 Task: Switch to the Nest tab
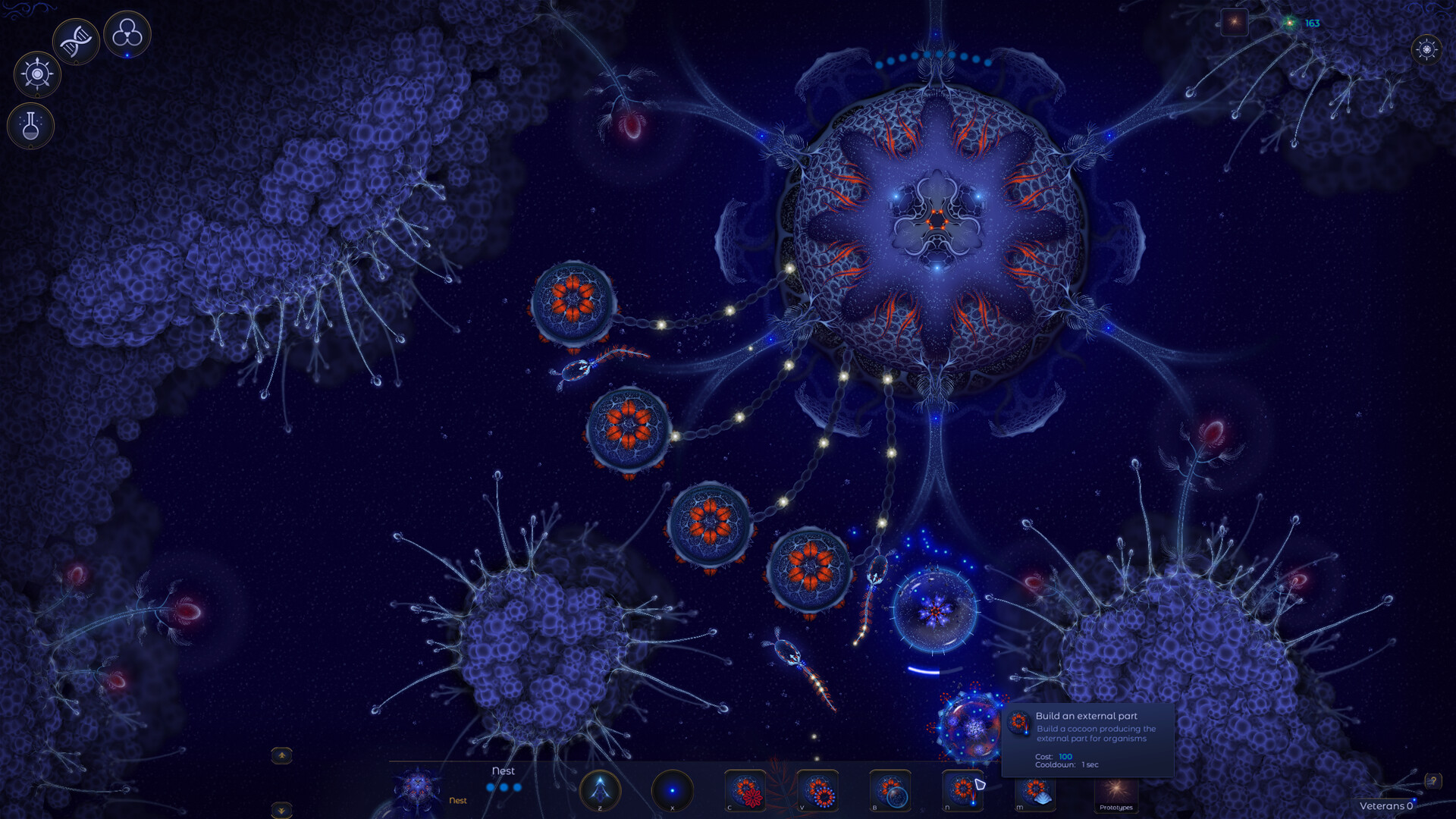tap(457, 799)
